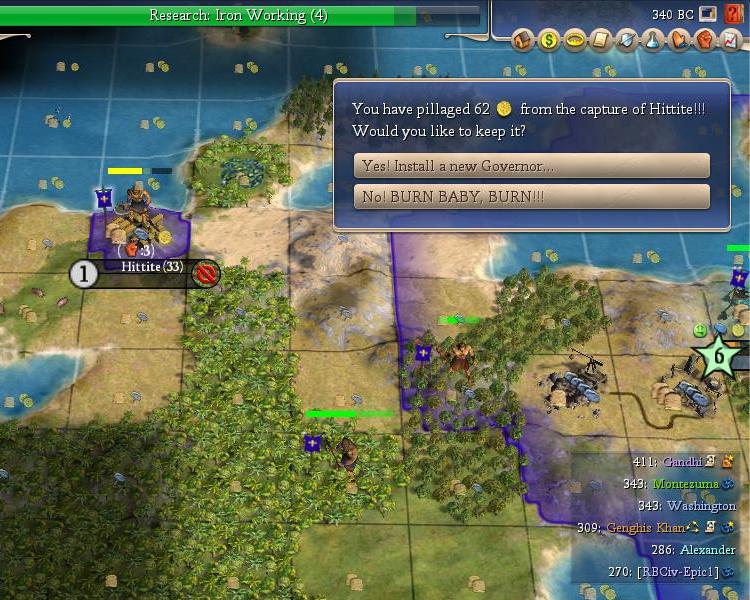
Task: Open the Civics ring icon
Action: tap(574, 41)
